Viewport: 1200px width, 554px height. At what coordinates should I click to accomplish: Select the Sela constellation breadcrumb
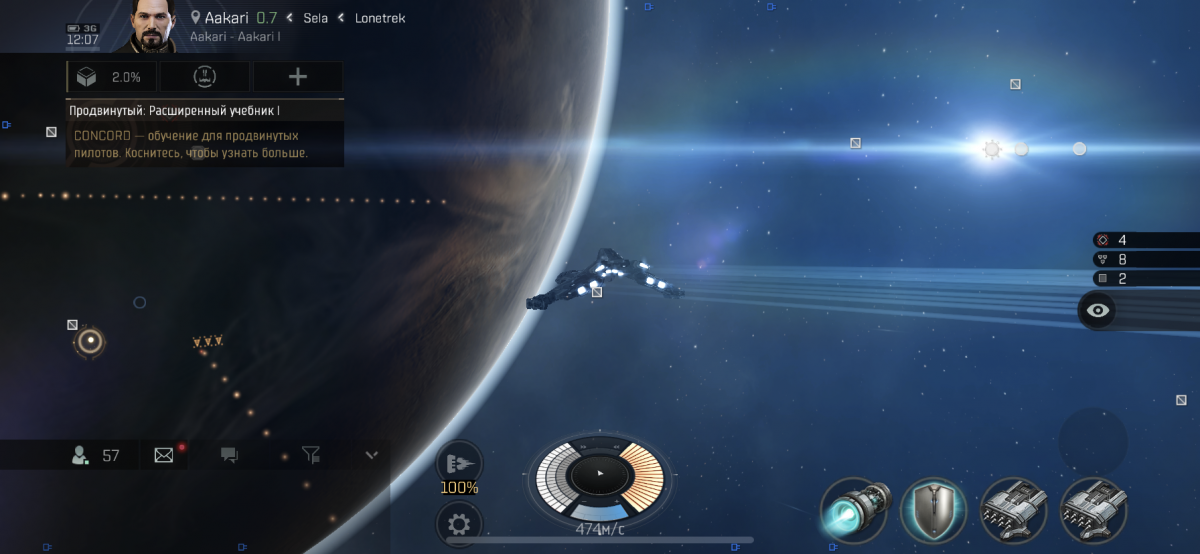coord(315,18)
